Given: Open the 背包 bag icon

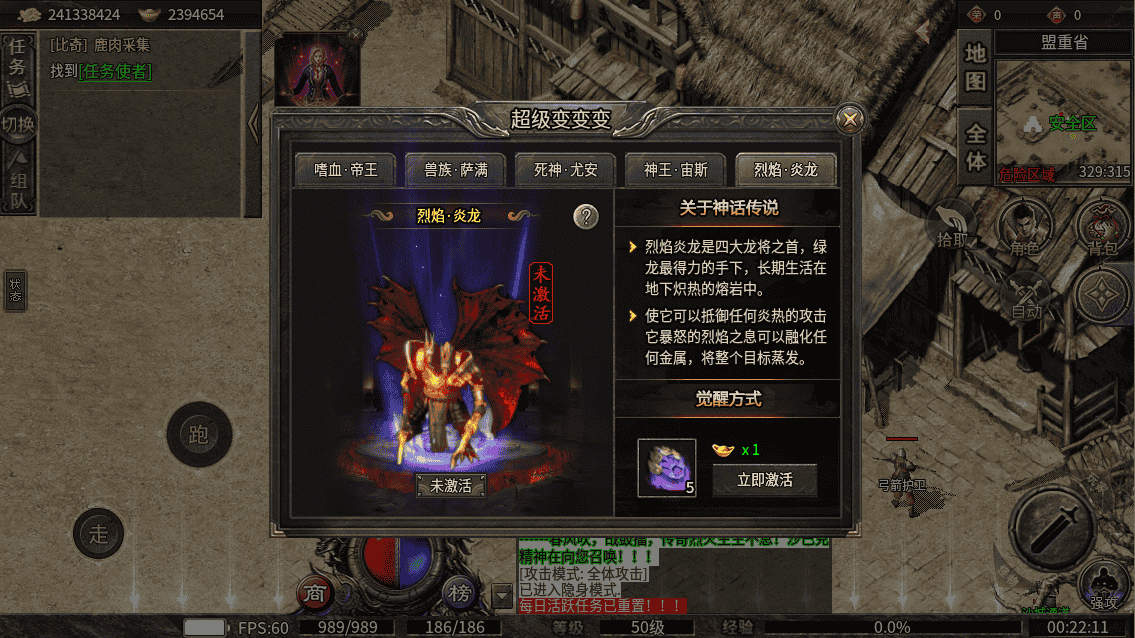Looking at the screenshot, I should coord(1101,228).
